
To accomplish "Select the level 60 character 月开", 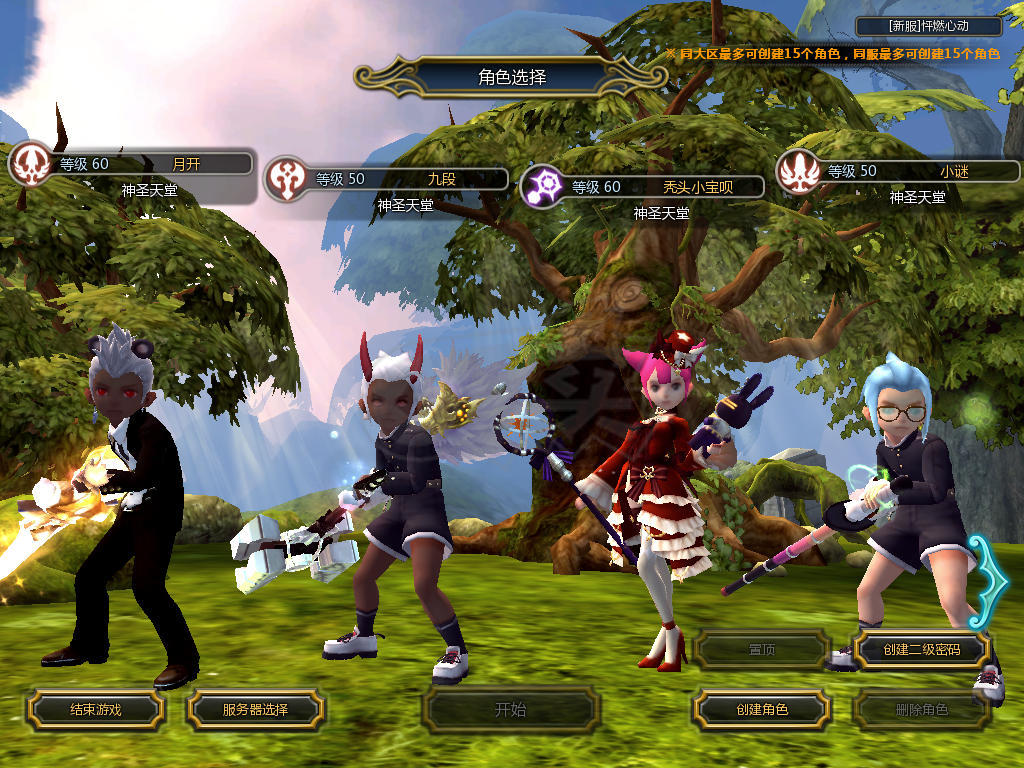I will (130, 165).
